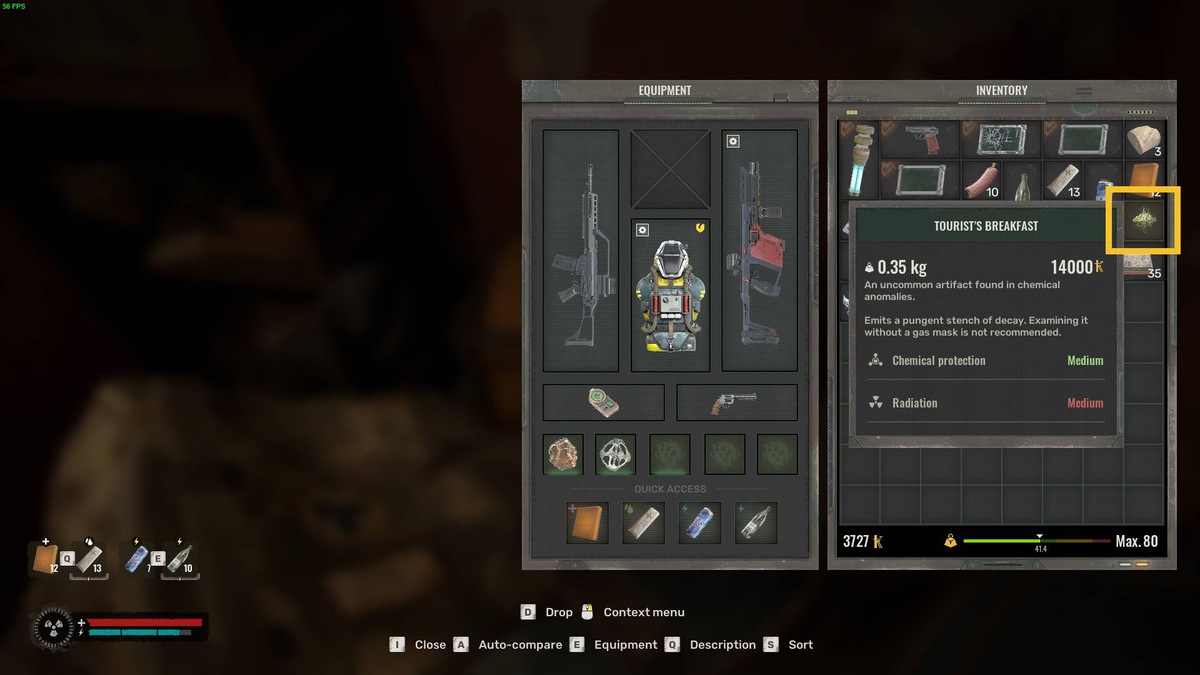Pick the brown rocky artifact slot
The image size is (1200, 675).
tap(563, 454)
